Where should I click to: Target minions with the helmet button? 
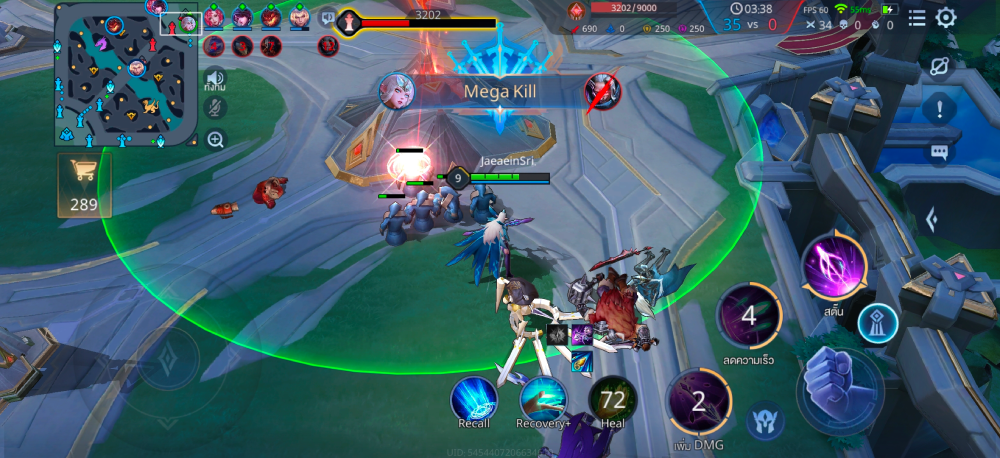[766, 420]
